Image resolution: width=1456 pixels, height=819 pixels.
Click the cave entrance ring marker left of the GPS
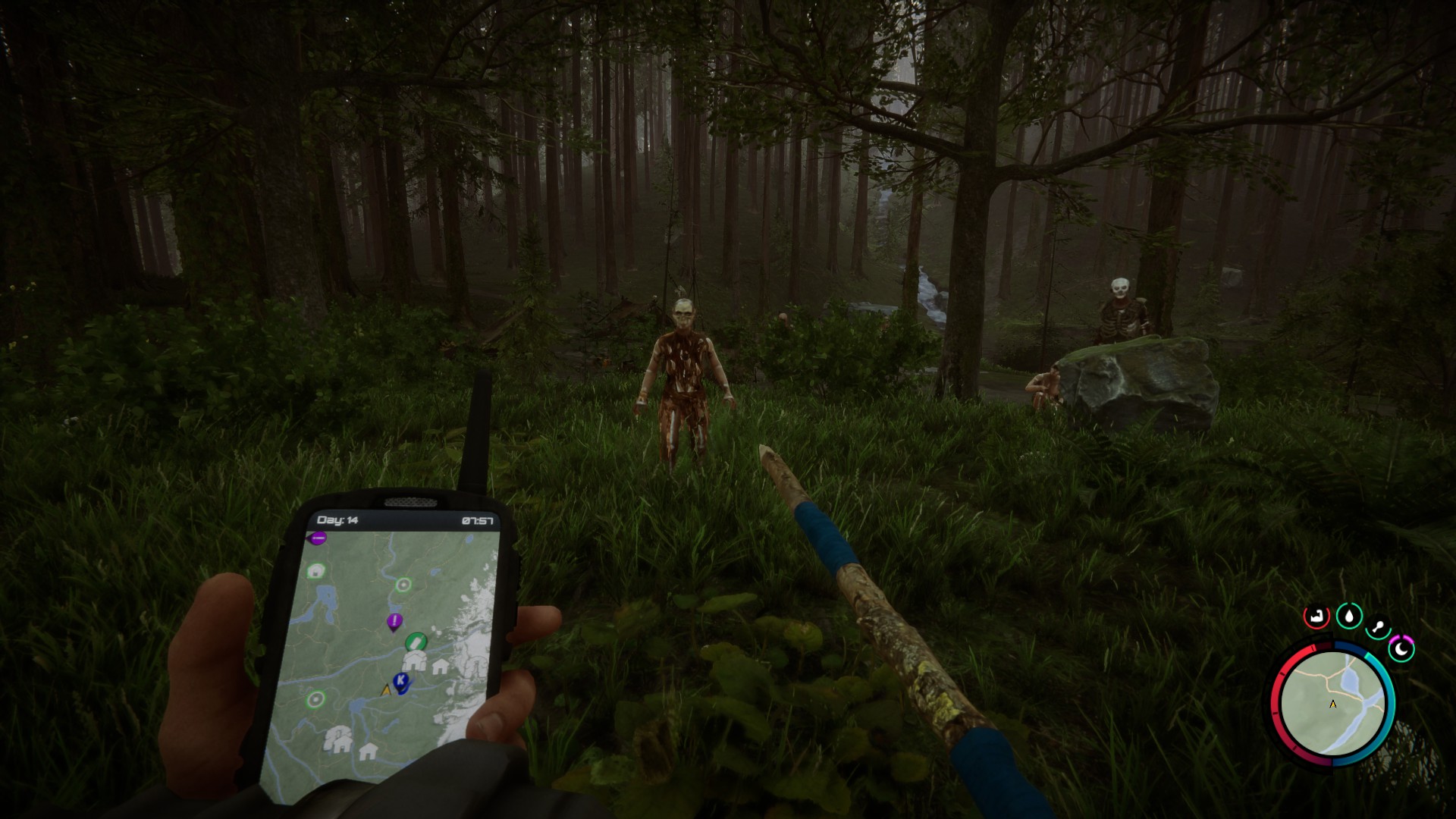(315, 701)
